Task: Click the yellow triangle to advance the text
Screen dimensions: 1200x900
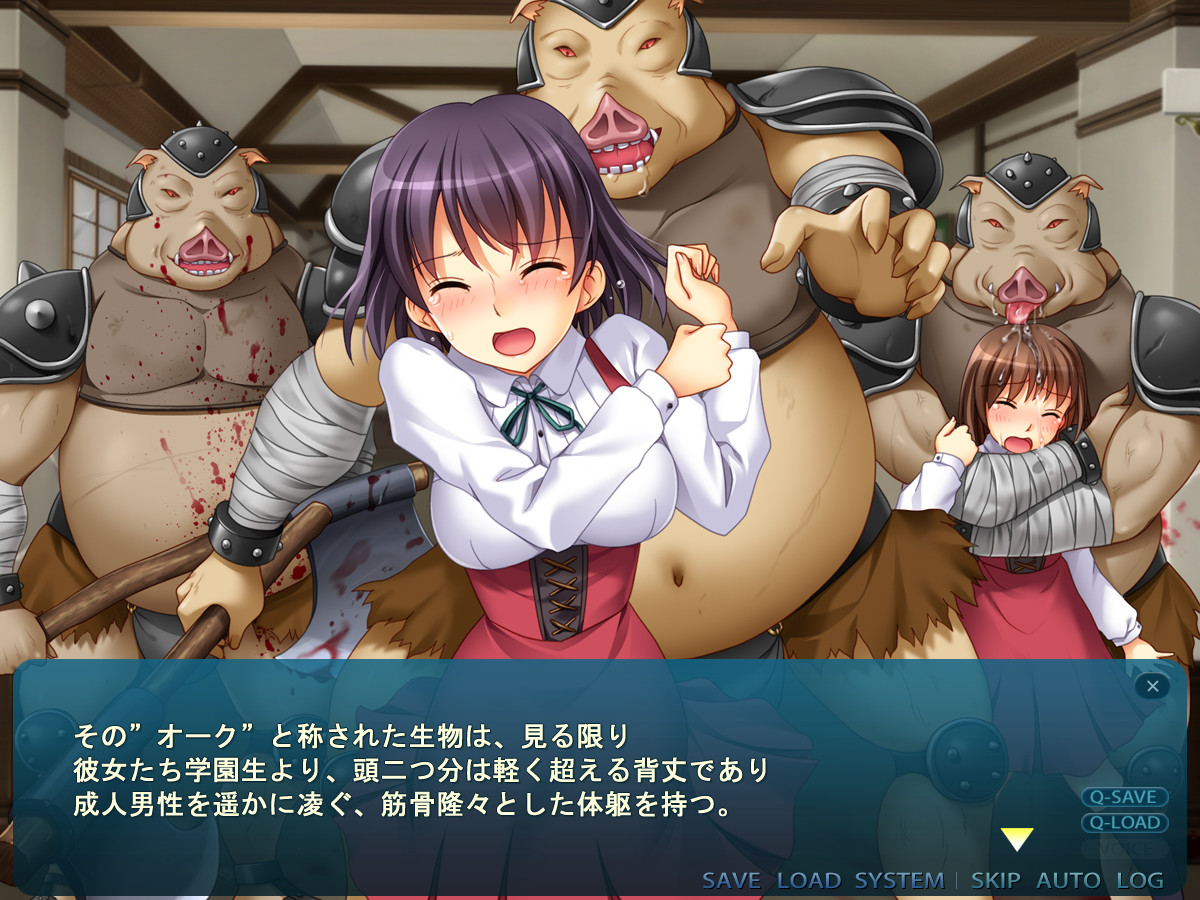Action: 1016,840
